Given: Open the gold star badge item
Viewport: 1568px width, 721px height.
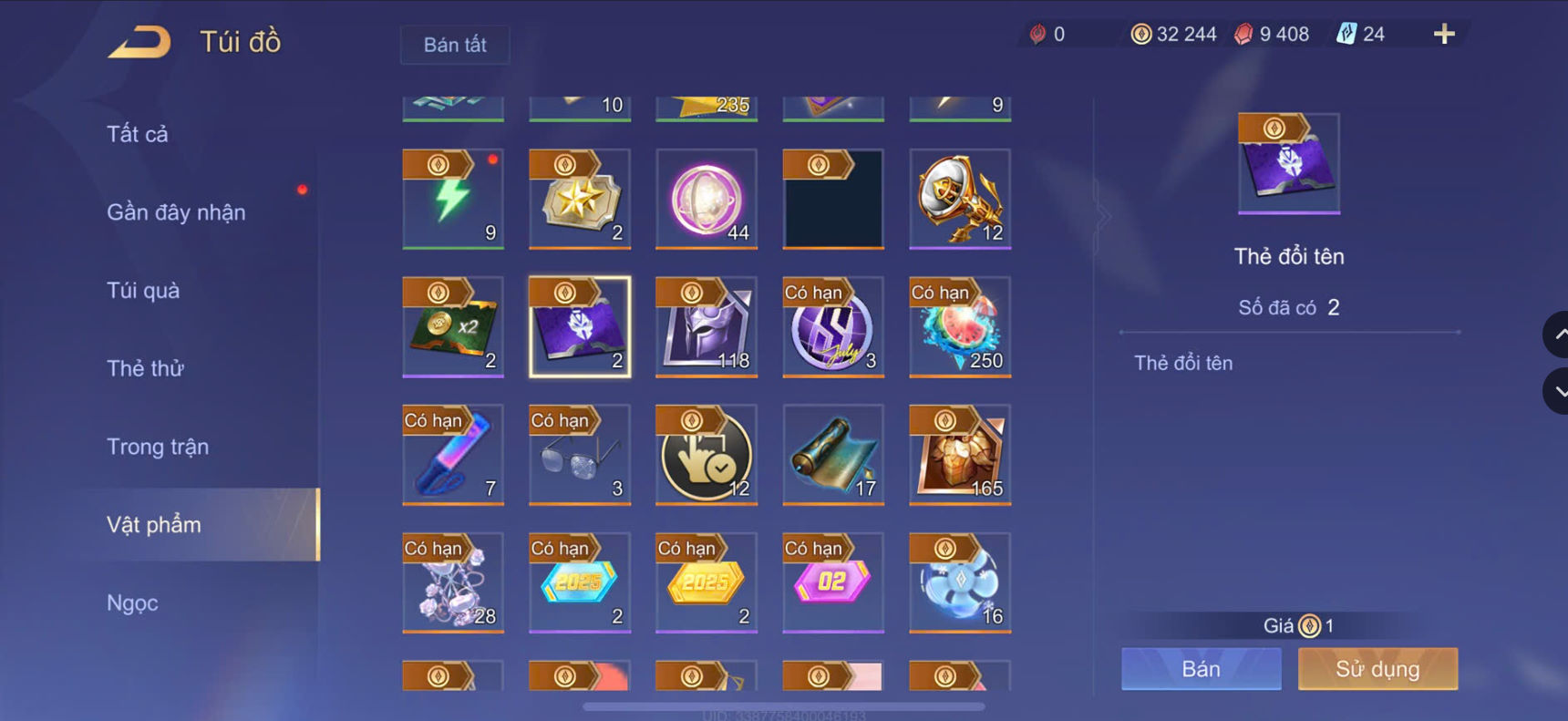Looking at the screenshot, I should click(x=580, y=199).
